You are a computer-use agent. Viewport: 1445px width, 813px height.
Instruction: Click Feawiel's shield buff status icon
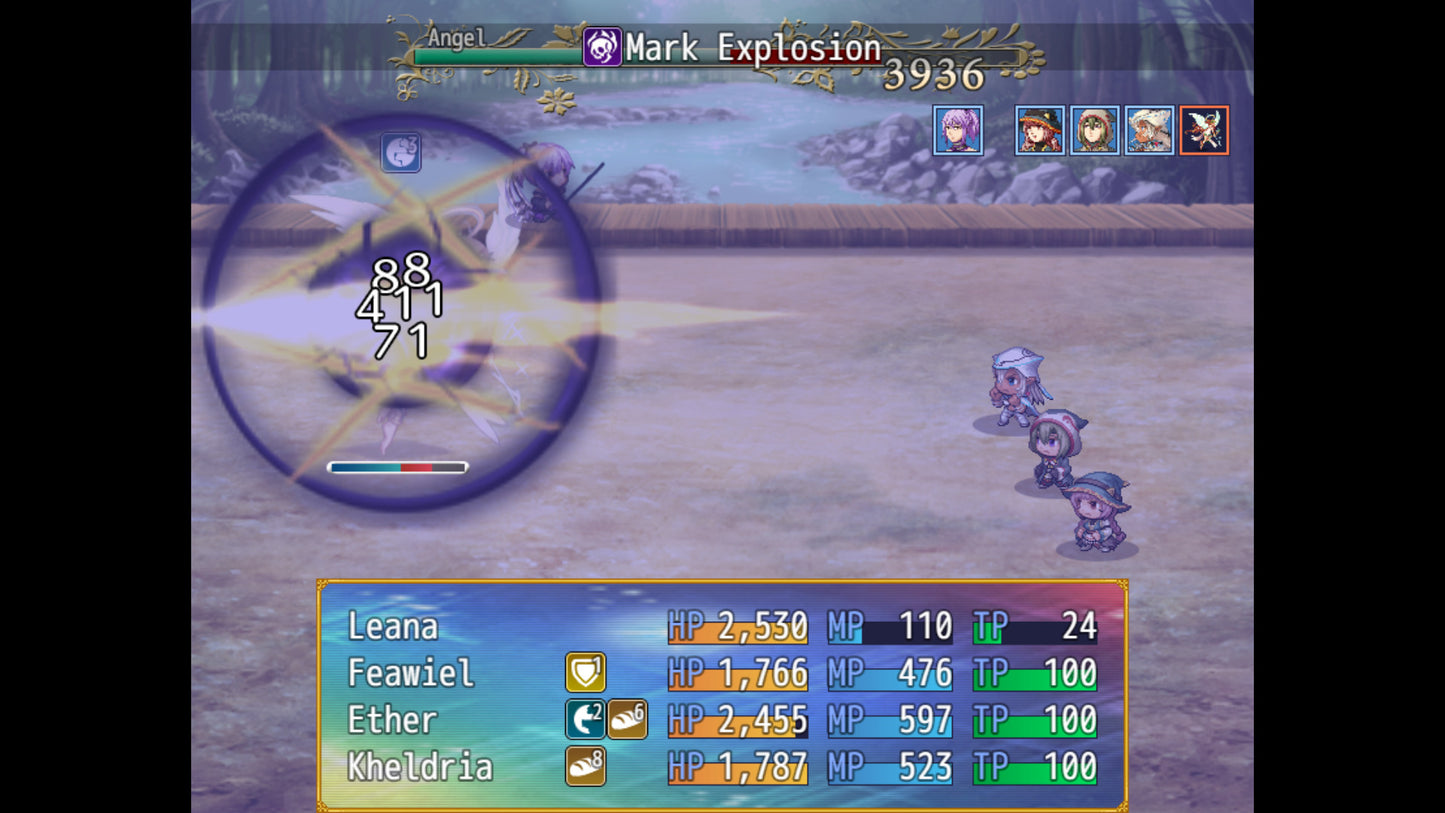tap(585, 673)
